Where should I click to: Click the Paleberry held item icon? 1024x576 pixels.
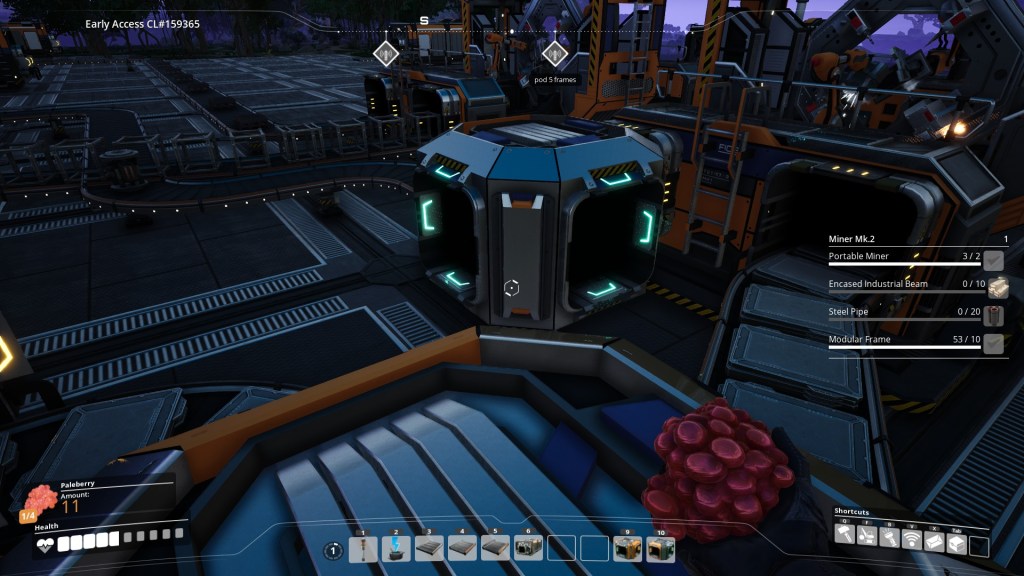point(40,499)
